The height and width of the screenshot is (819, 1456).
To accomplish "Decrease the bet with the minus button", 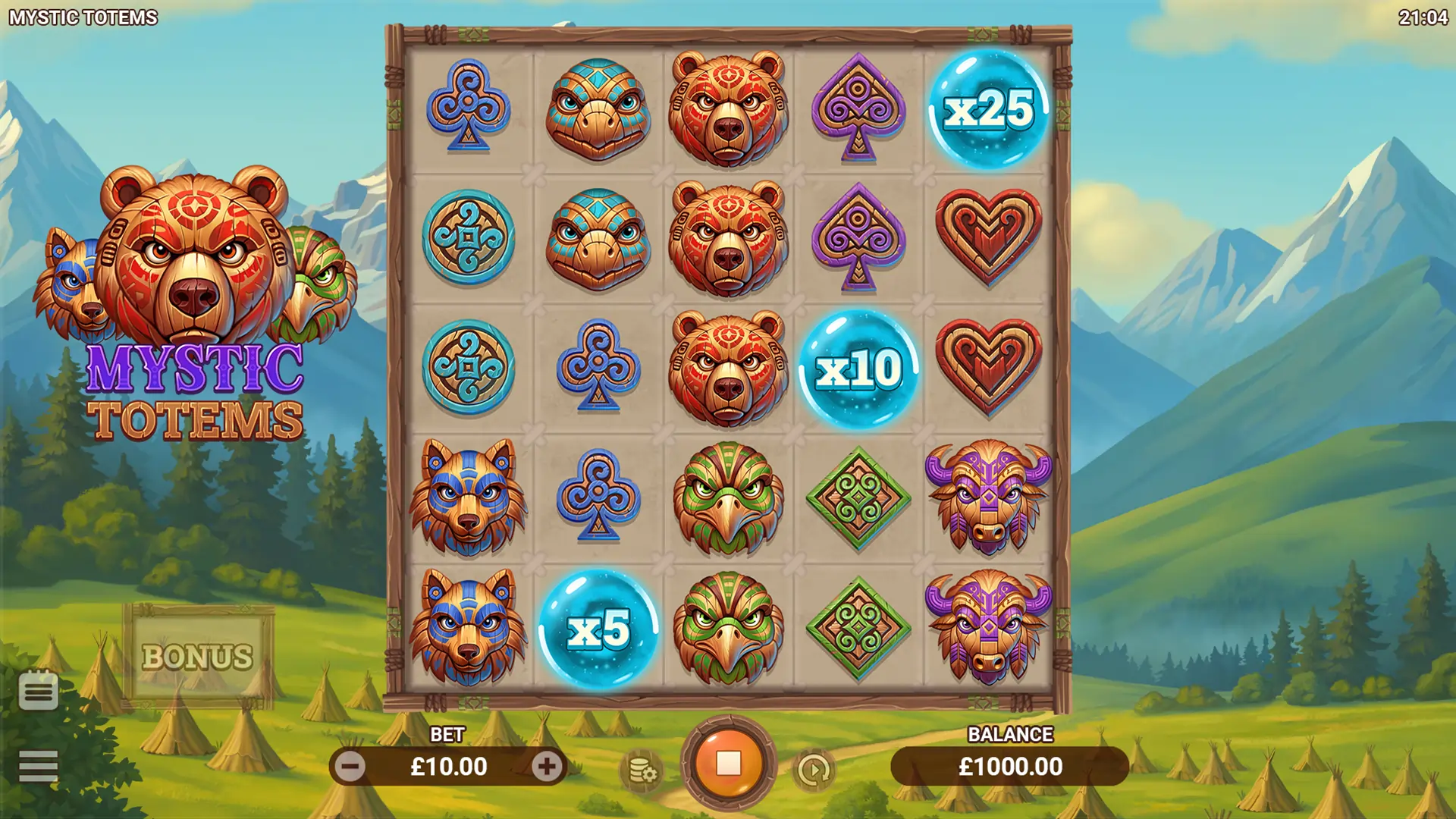I will 350,767.
